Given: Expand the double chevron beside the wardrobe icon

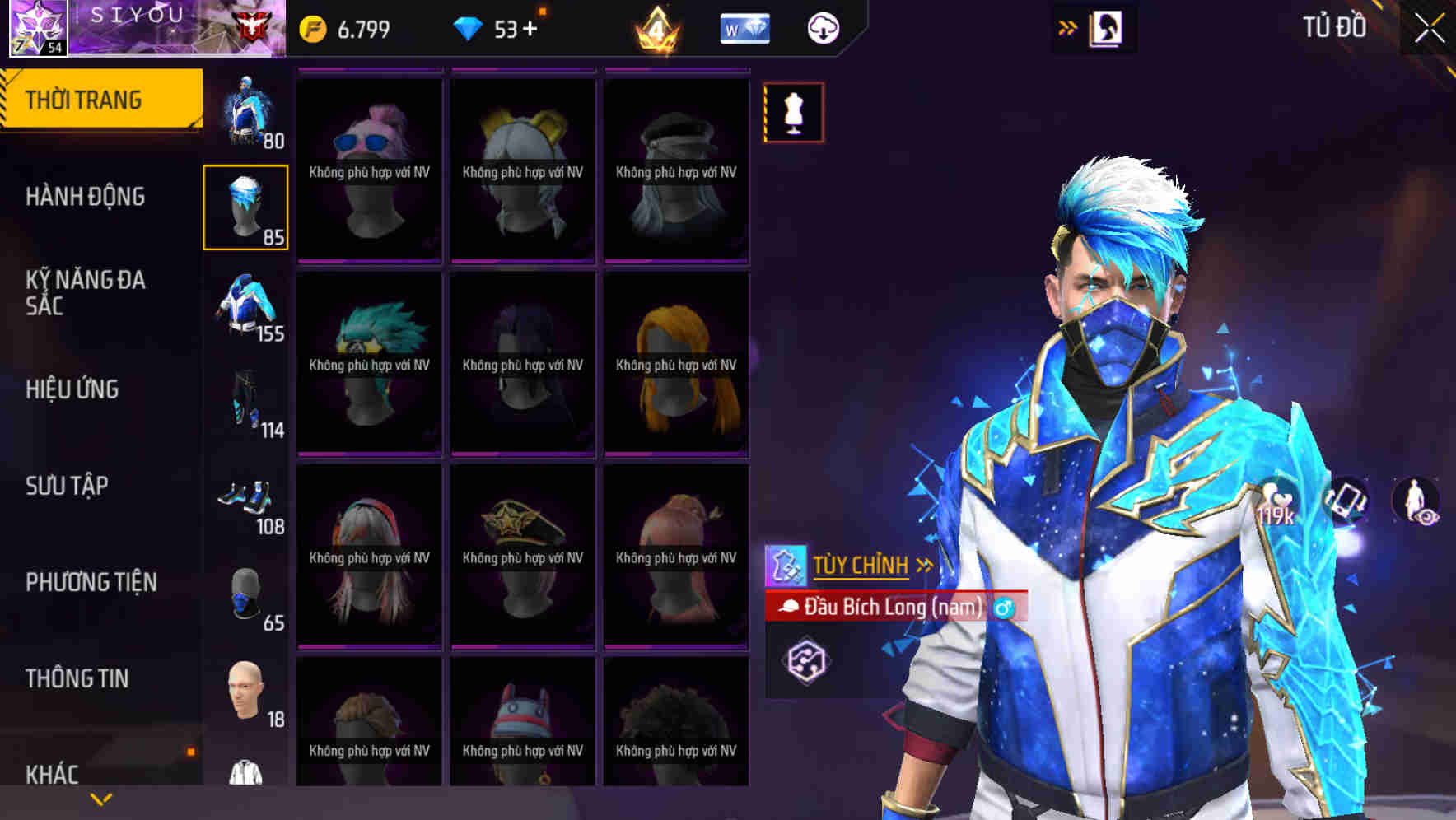Looking at the screenshot, I should [1066, 26].
